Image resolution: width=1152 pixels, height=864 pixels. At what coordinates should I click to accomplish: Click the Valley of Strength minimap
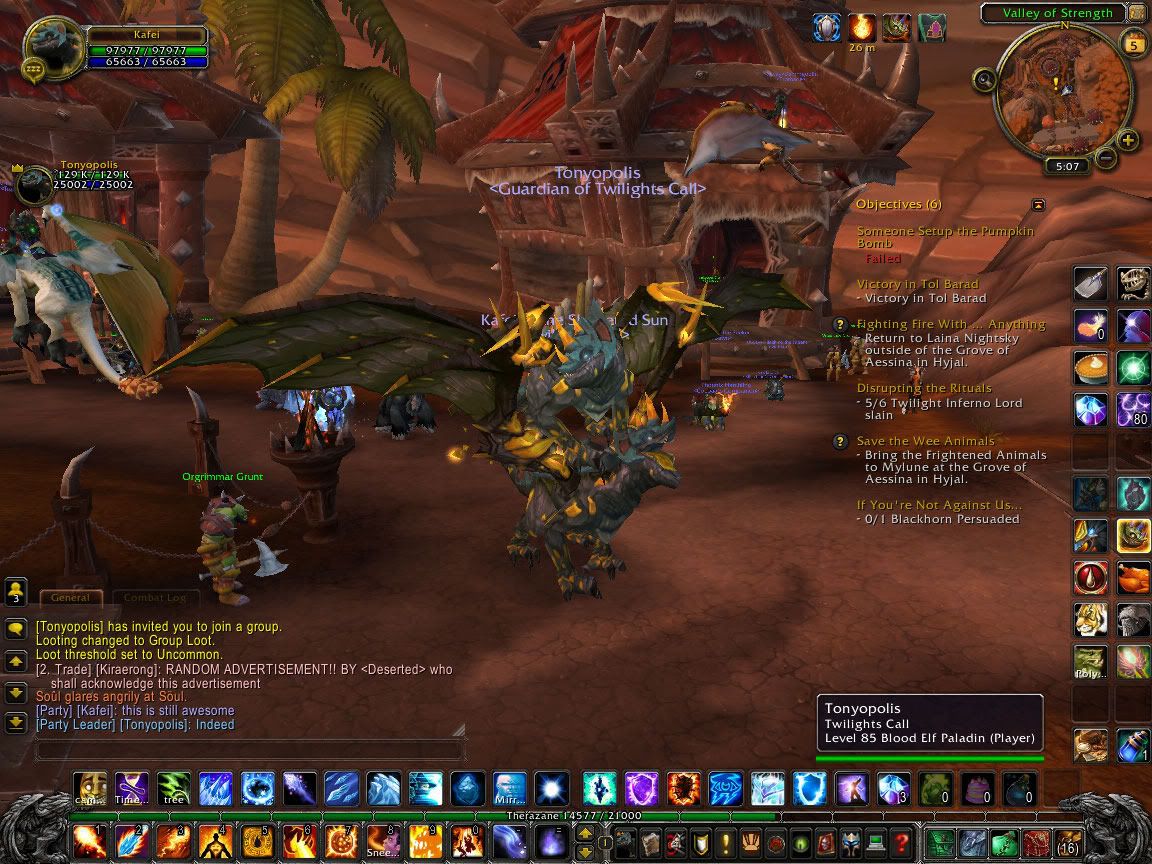[1063, 90]
